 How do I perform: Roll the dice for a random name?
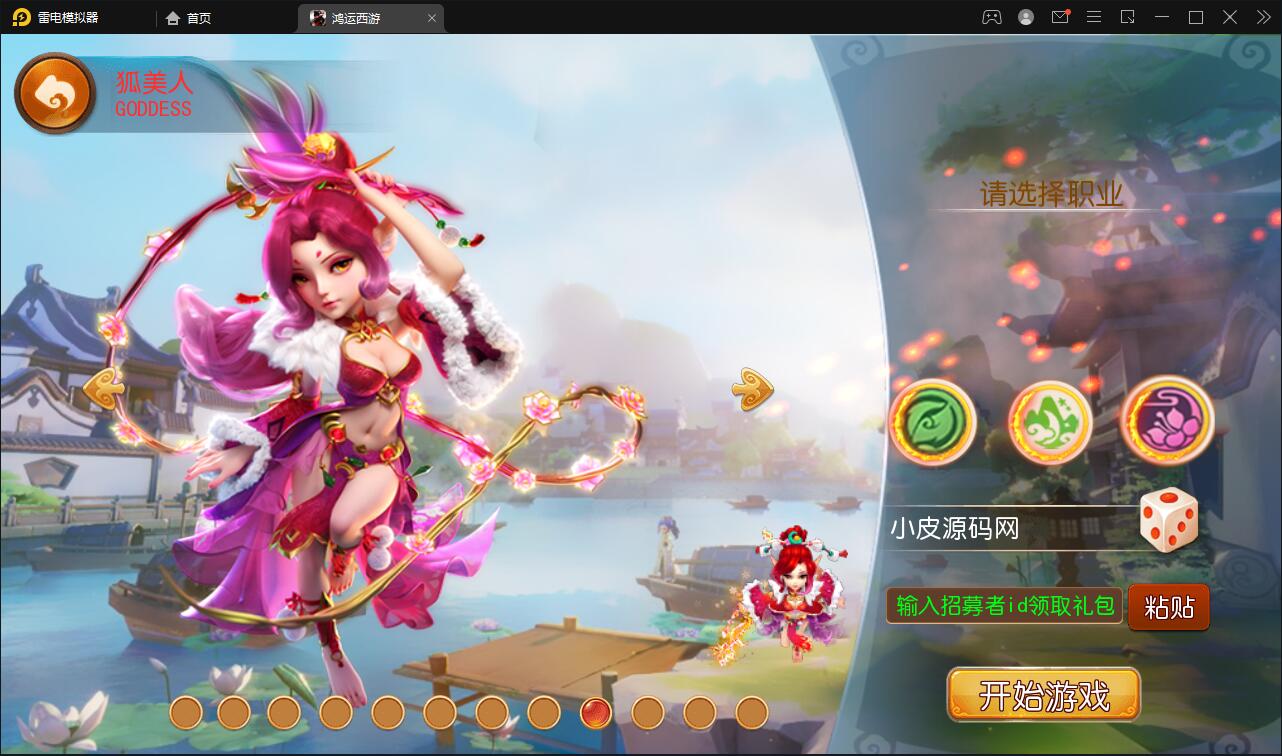coord(1169,519)
